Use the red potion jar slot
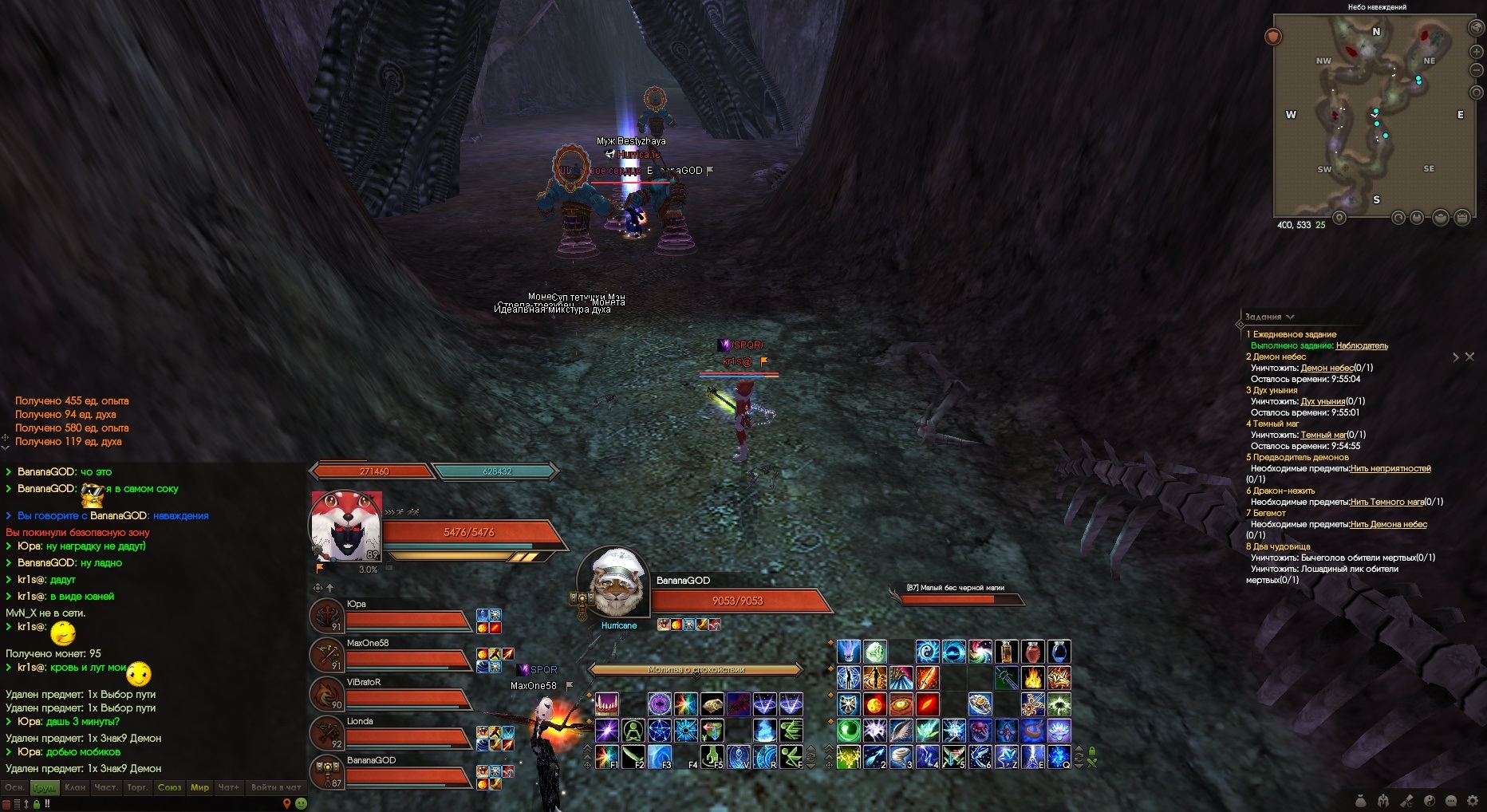Image resolution: width=1487 pixels, height=812 pixels. (x=1032, y=652)
